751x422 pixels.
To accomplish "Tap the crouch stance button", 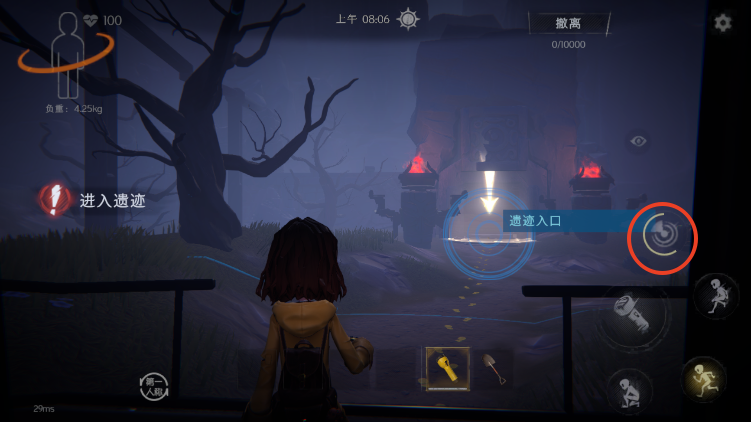I will click(x=630, y=389).
